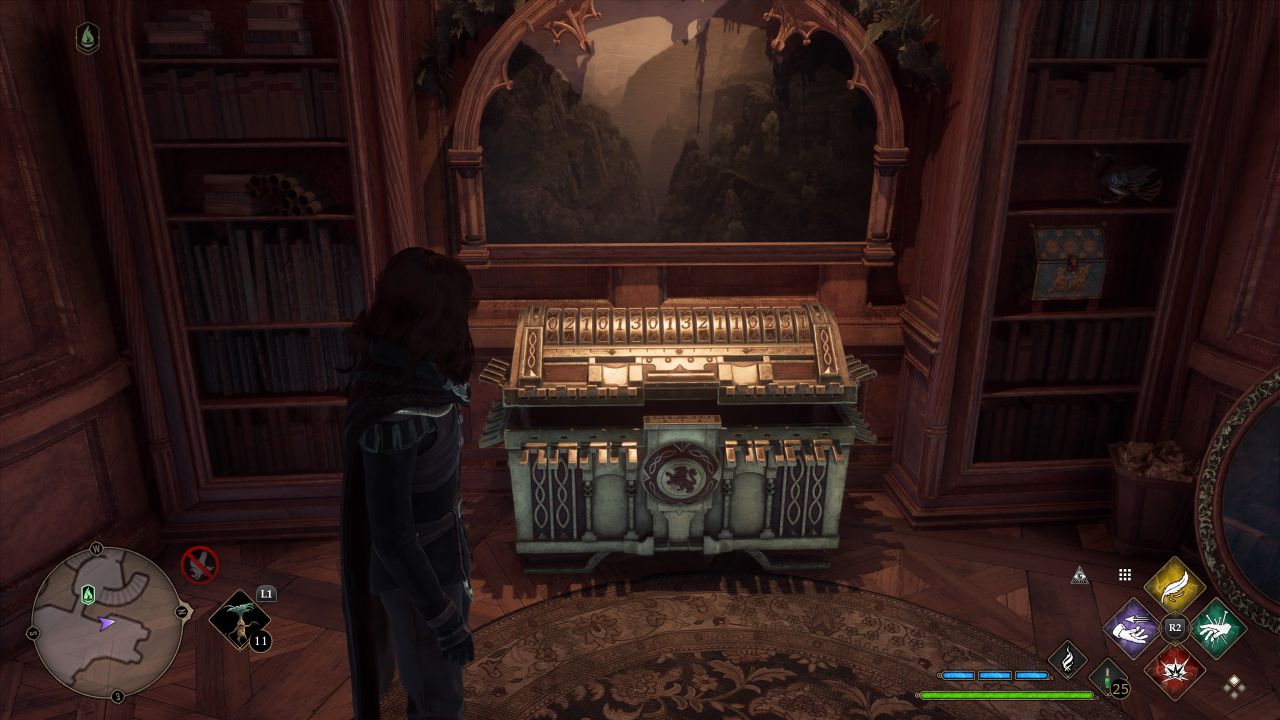The width and height of the screenshot is (1280, 720).
Task: Trigger the red Bombarda damage spell icon
Action: click(x=1175, y=672)
